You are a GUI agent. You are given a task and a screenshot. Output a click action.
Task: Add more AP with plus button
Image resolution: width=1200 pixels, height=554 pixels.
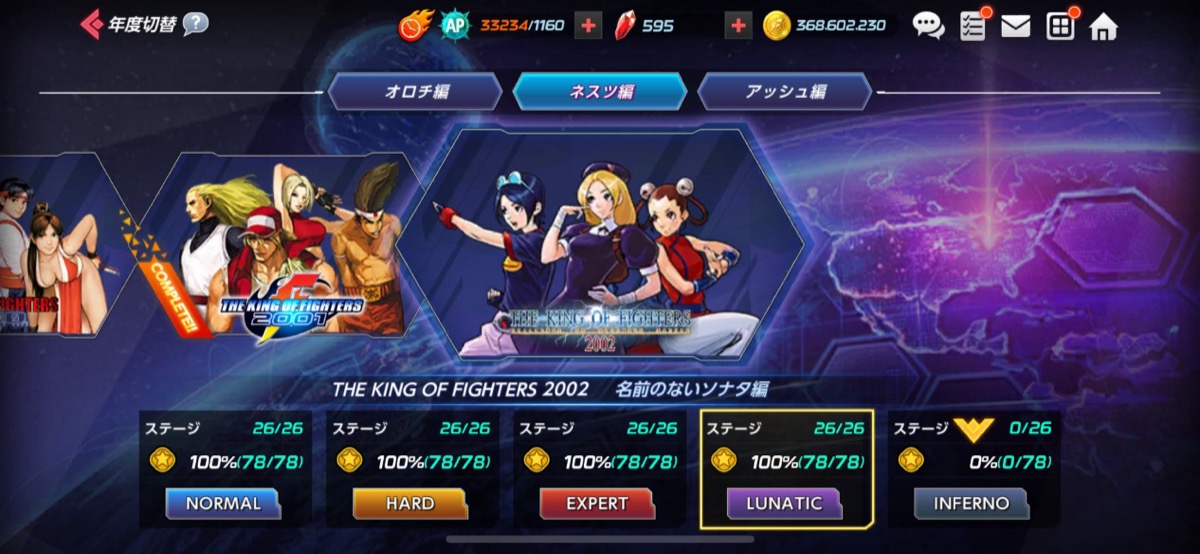[x=589, y=26]
